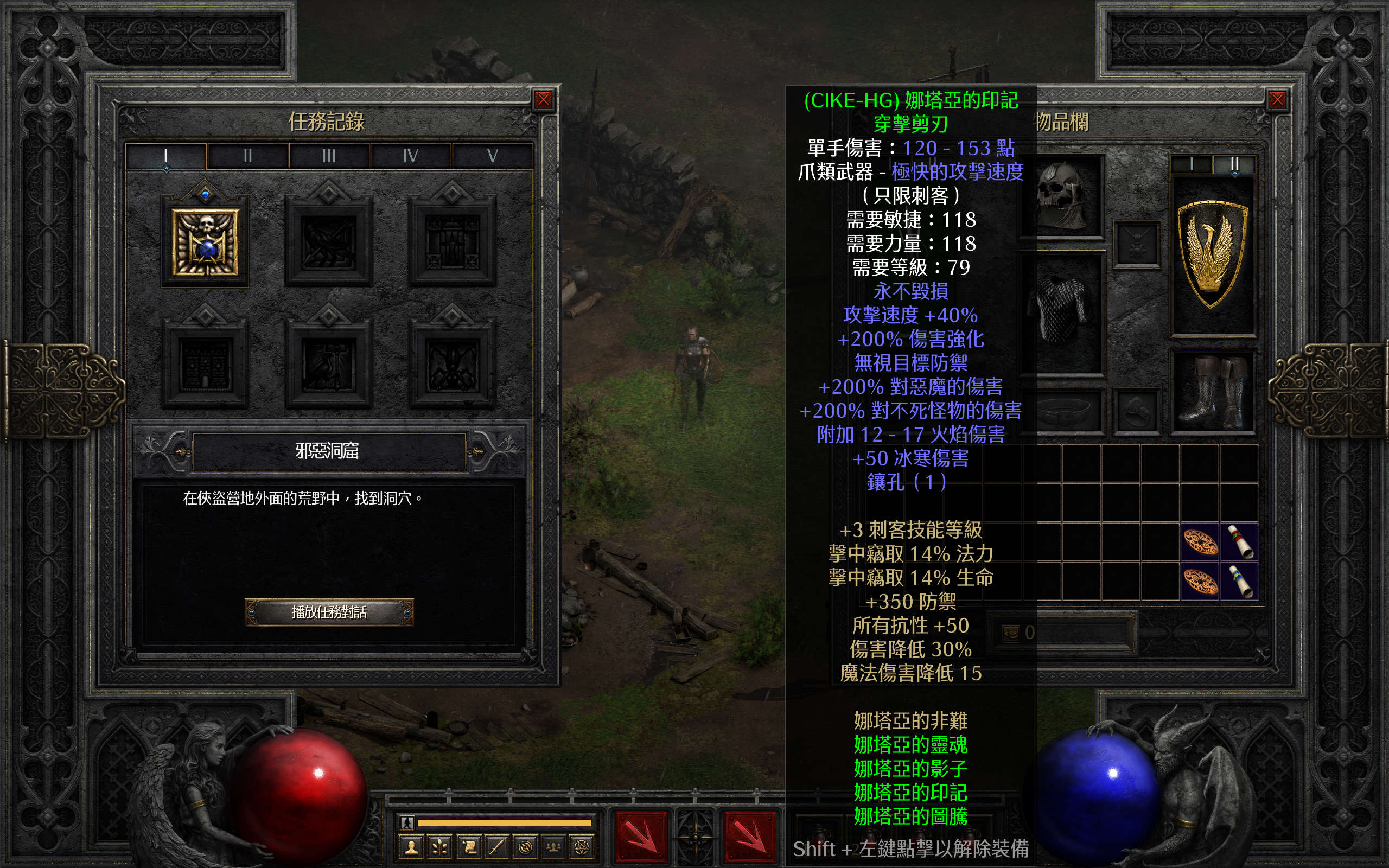
Task: Open the skill tree leaf icon
Action: 439,847
